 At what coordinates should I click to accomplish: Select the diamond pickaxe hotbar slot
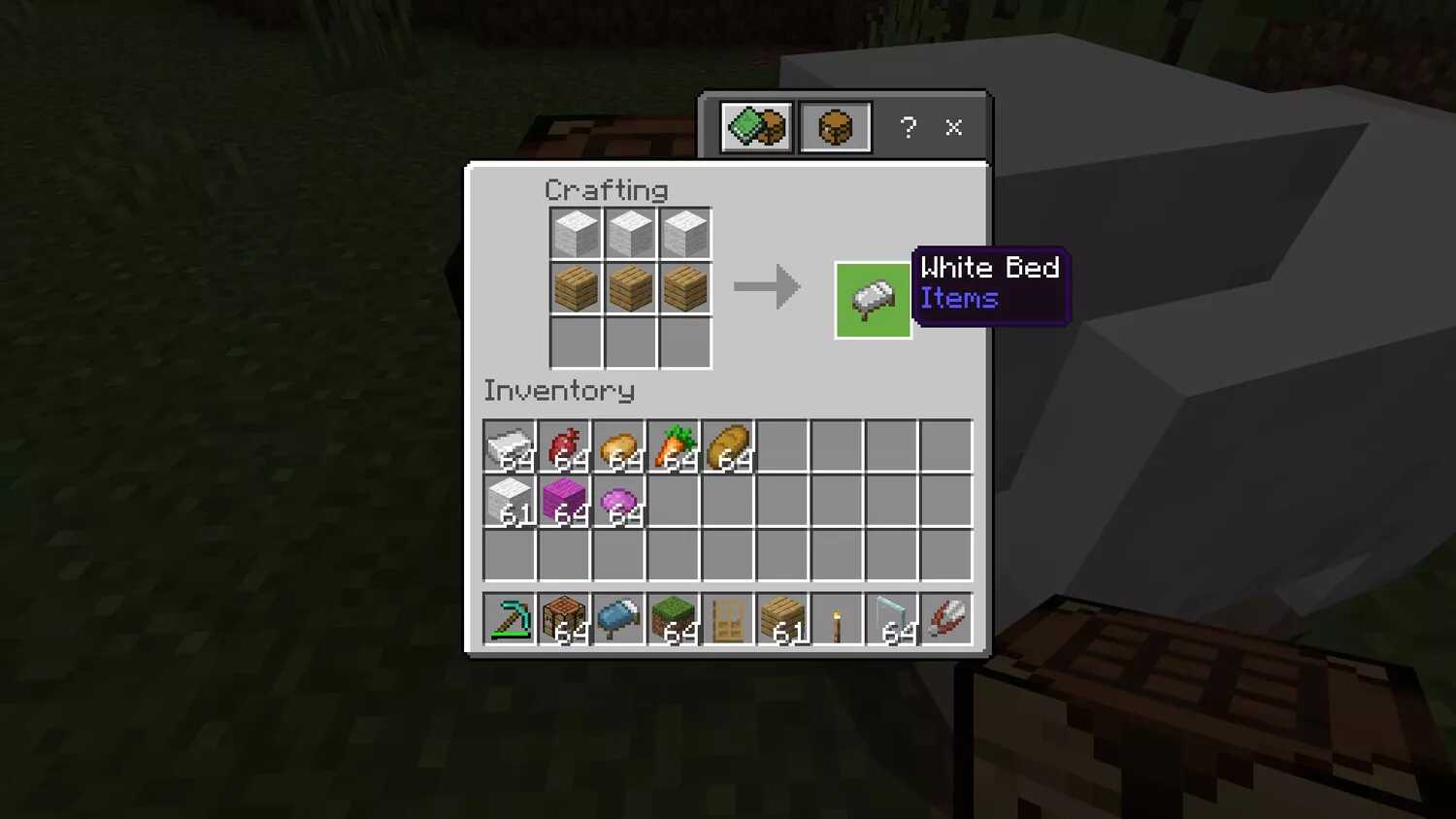(510, 619)
